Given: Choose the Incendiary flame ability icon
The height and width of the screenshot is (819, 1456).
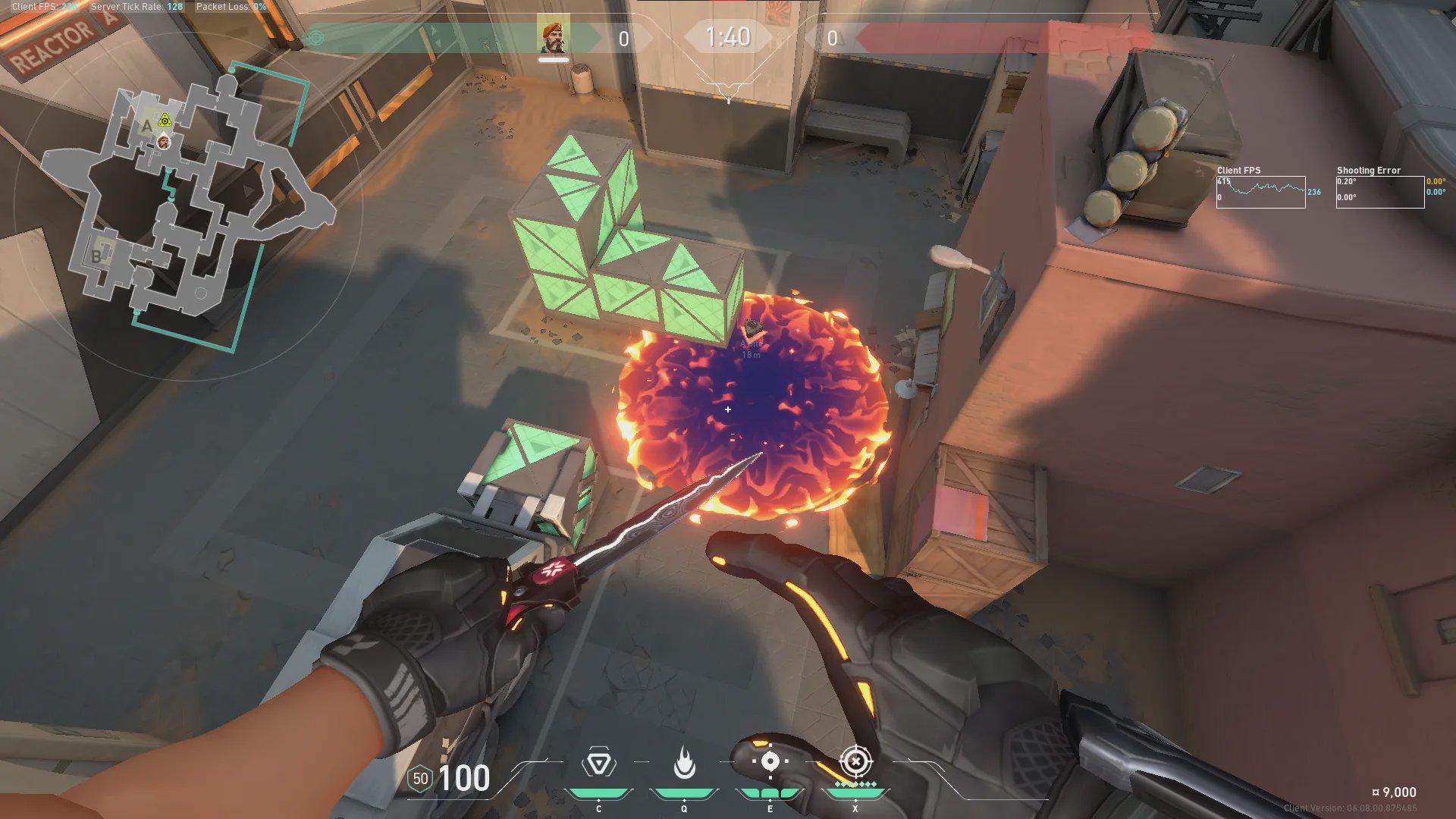Looking at the screenshot, I should point(684,763).
